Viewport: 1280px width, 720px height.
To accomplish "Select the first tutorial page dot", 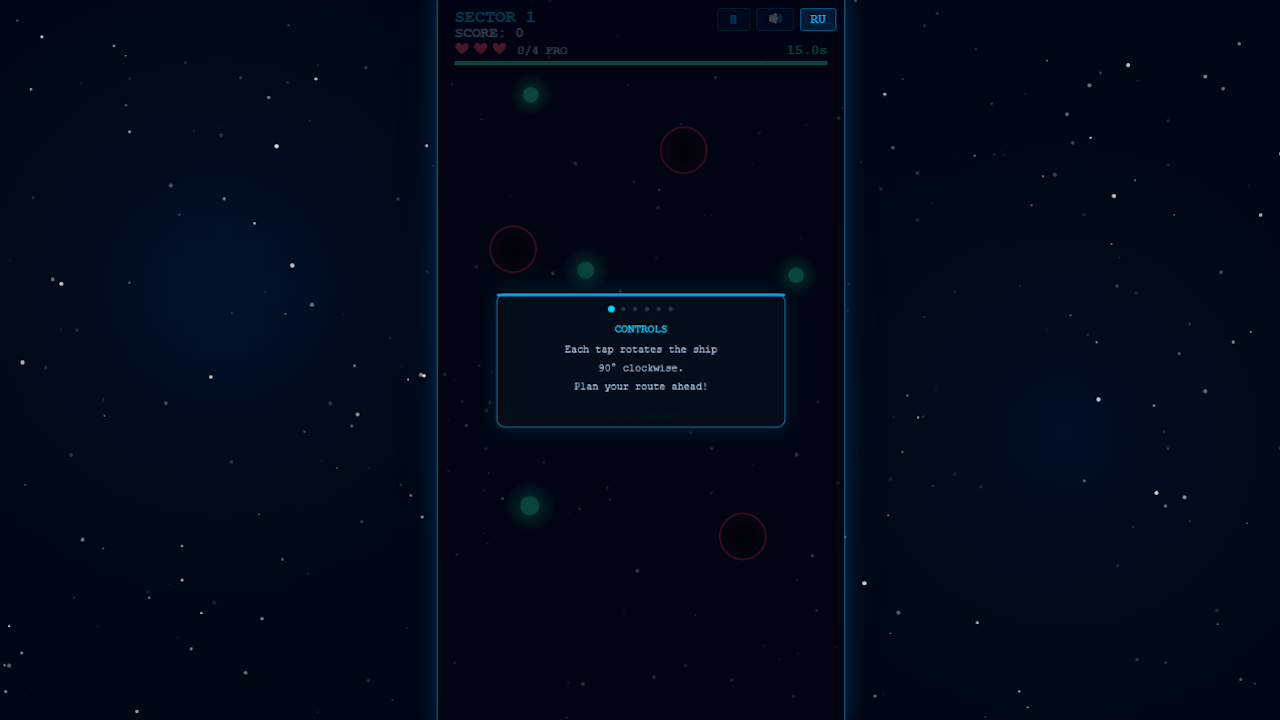I will point(611,309).
